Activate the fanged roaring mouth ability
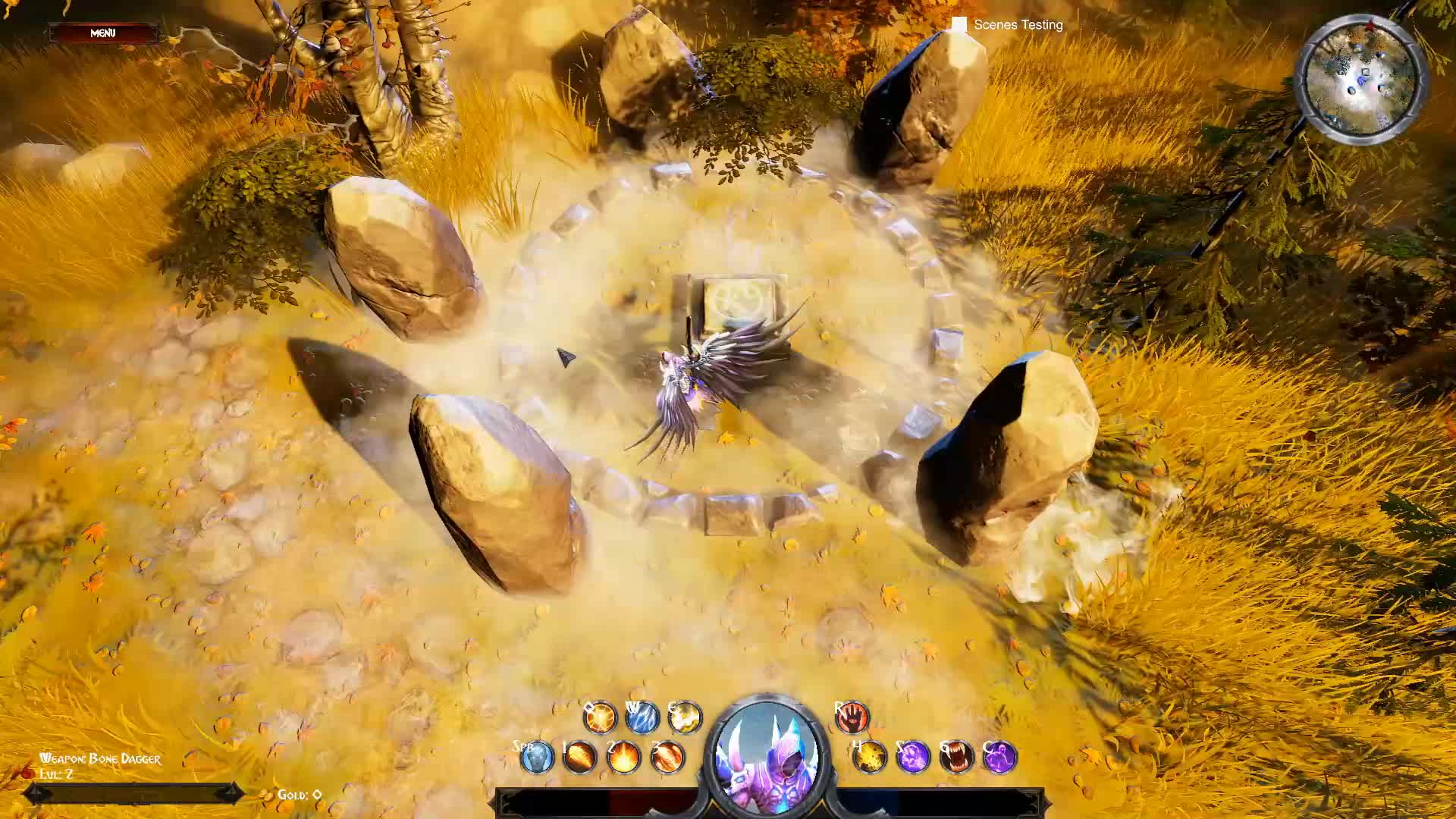1456x819 pixels. (x=956, y=758)
